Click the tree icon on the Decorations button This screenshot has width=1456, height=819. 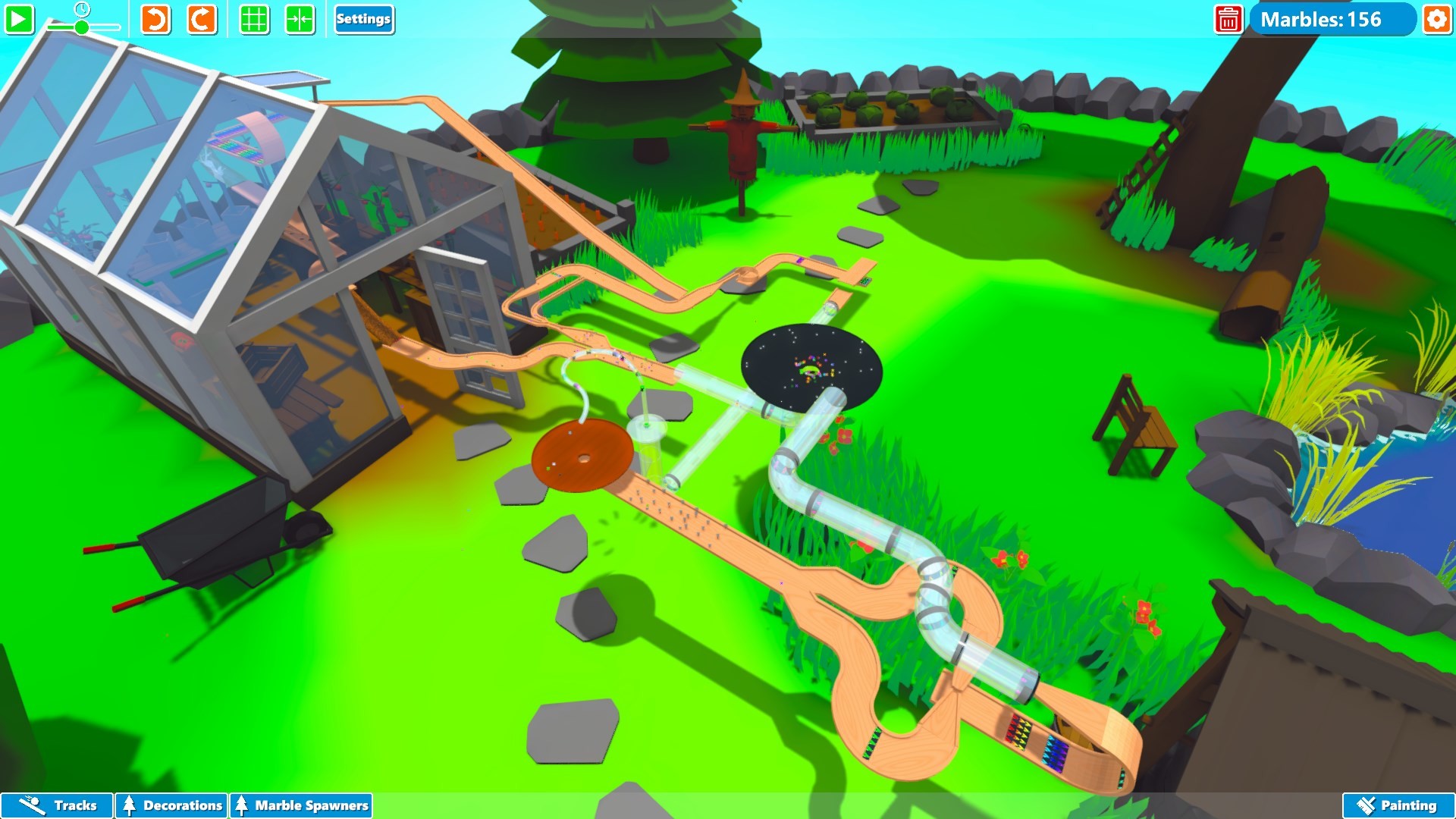(130, 805)
